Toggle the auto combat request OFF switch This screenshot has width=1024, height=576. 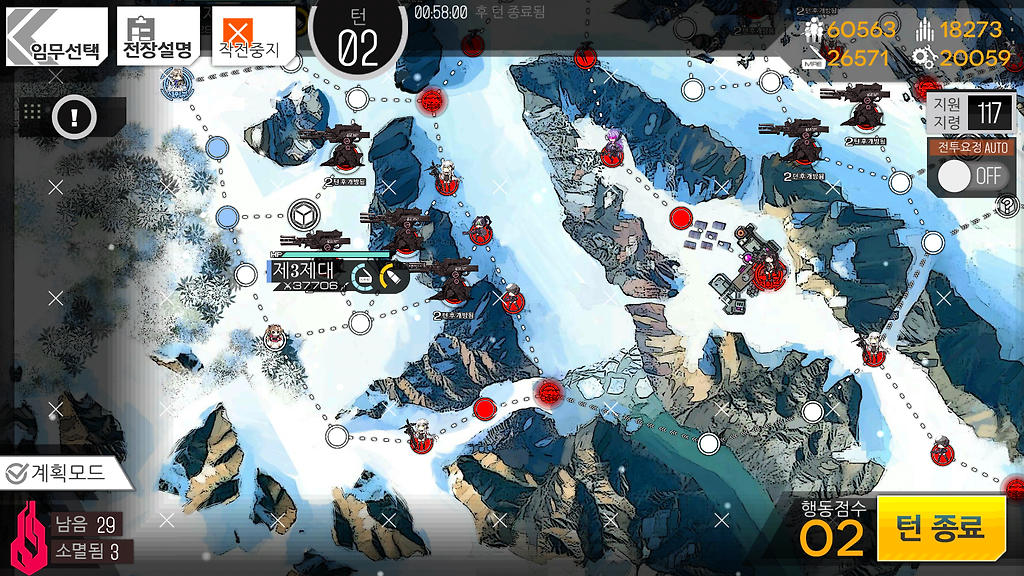coord(972,176)
